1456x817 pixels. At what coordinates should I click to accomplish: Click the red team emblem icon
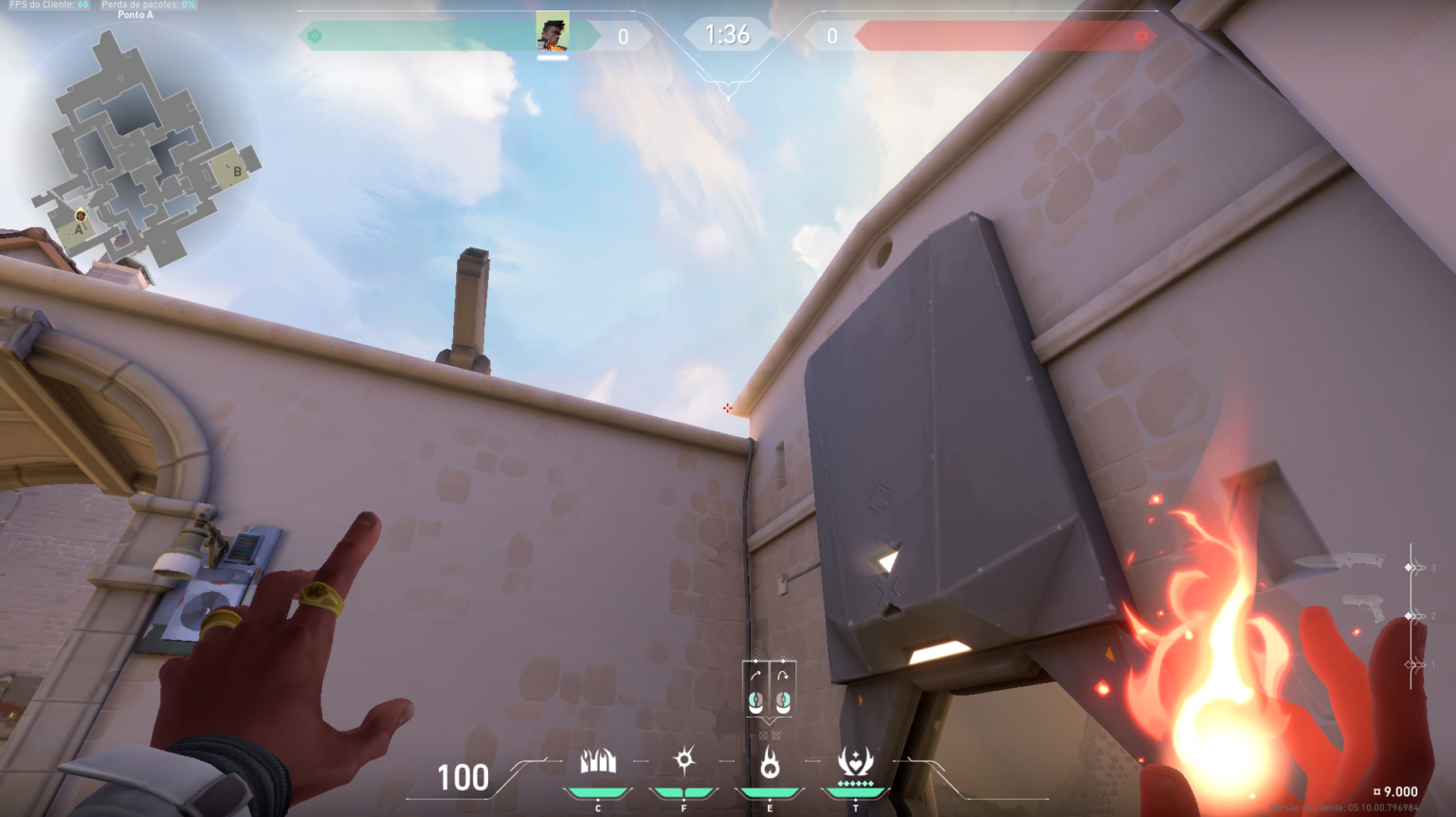click(x=1141, y=36)
